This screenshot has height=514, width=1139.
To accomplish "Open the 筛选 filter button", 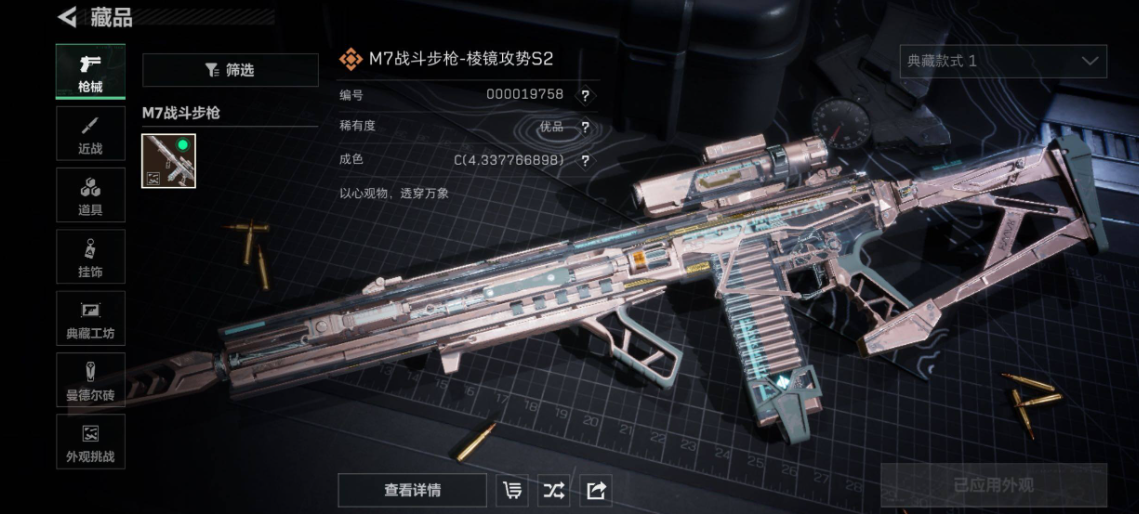I will [x=230, y=70].
